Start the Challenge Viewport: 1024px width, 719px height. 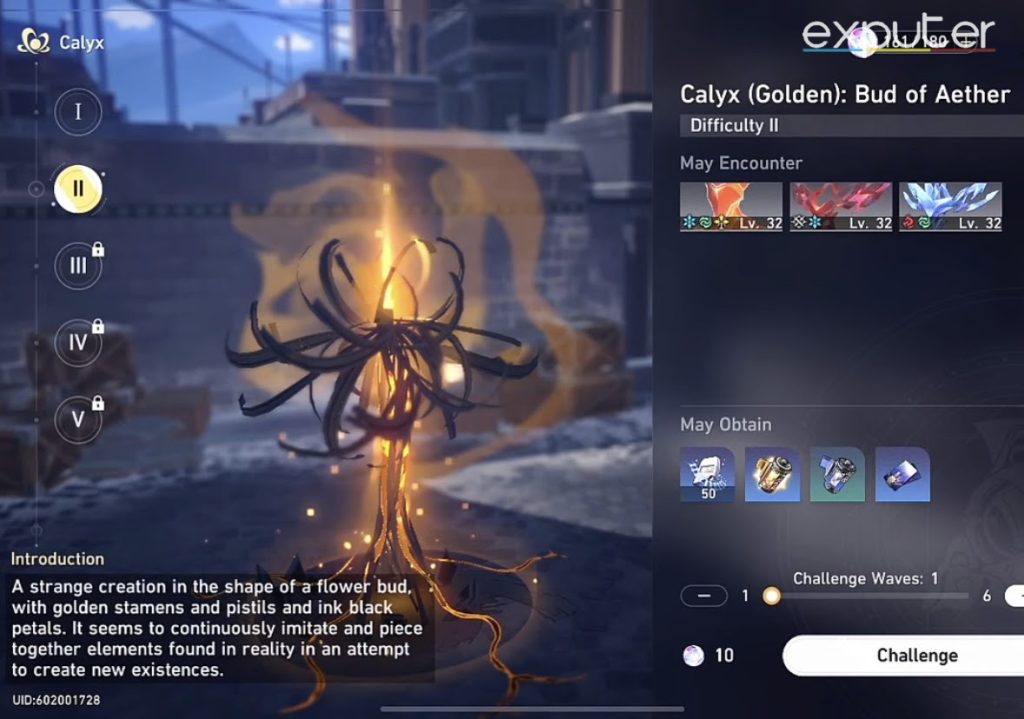point(915,656)
